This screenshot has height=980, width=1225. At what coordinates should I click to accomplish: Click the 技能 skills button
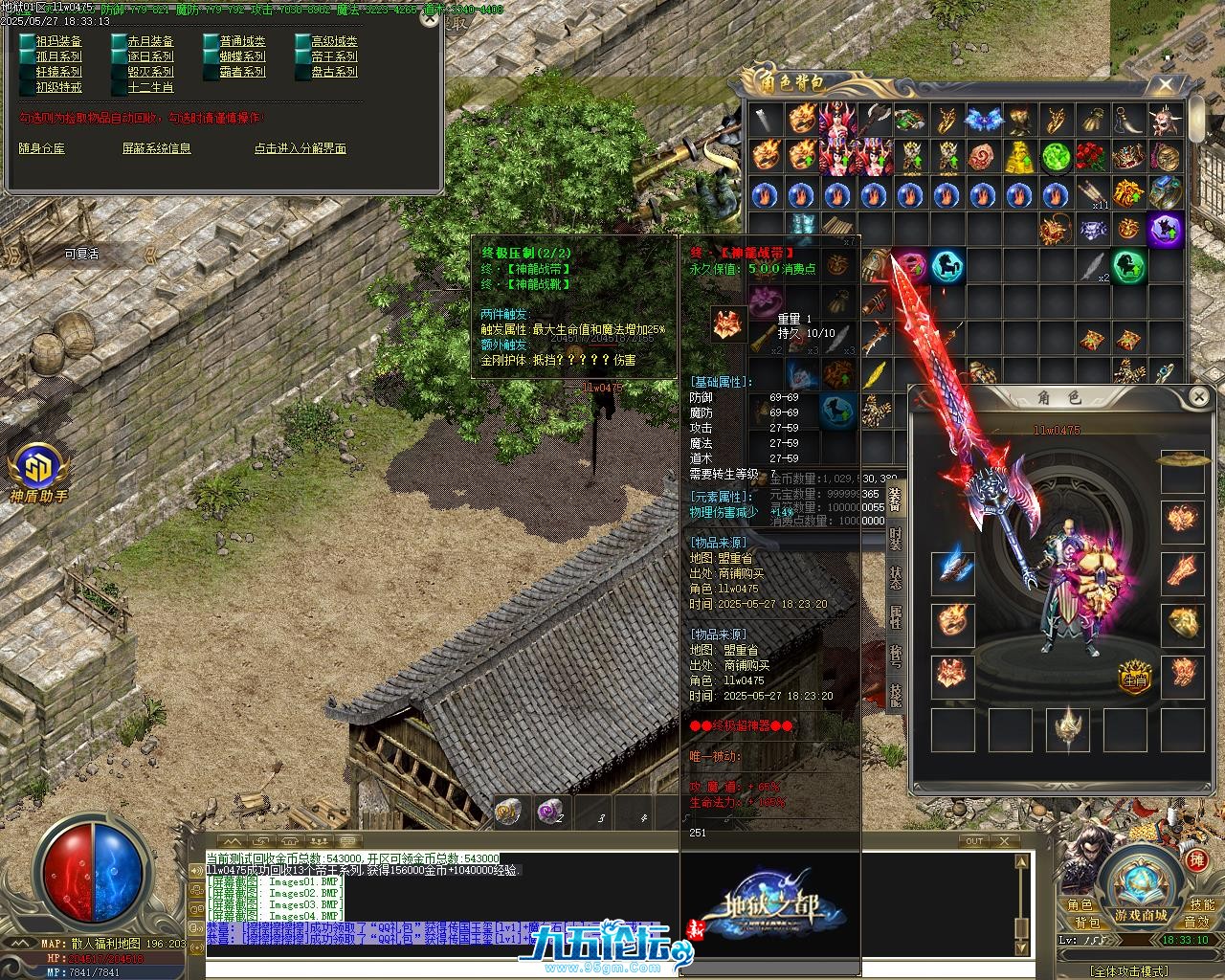click(1202, 905)
